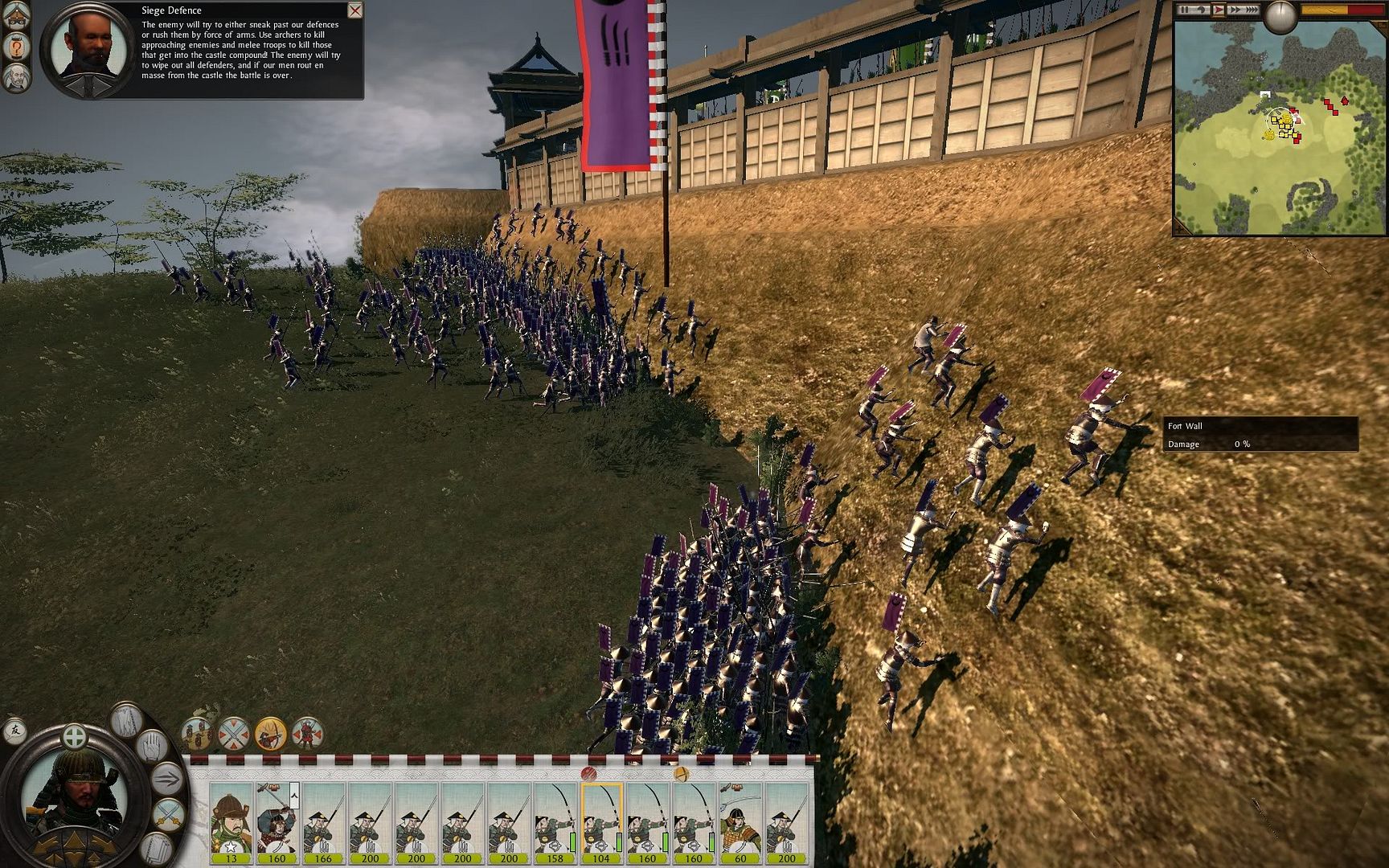The image size is (1389, 868).
Task: Select the 166-man yari ashigaru card
Action: [323, 821]
